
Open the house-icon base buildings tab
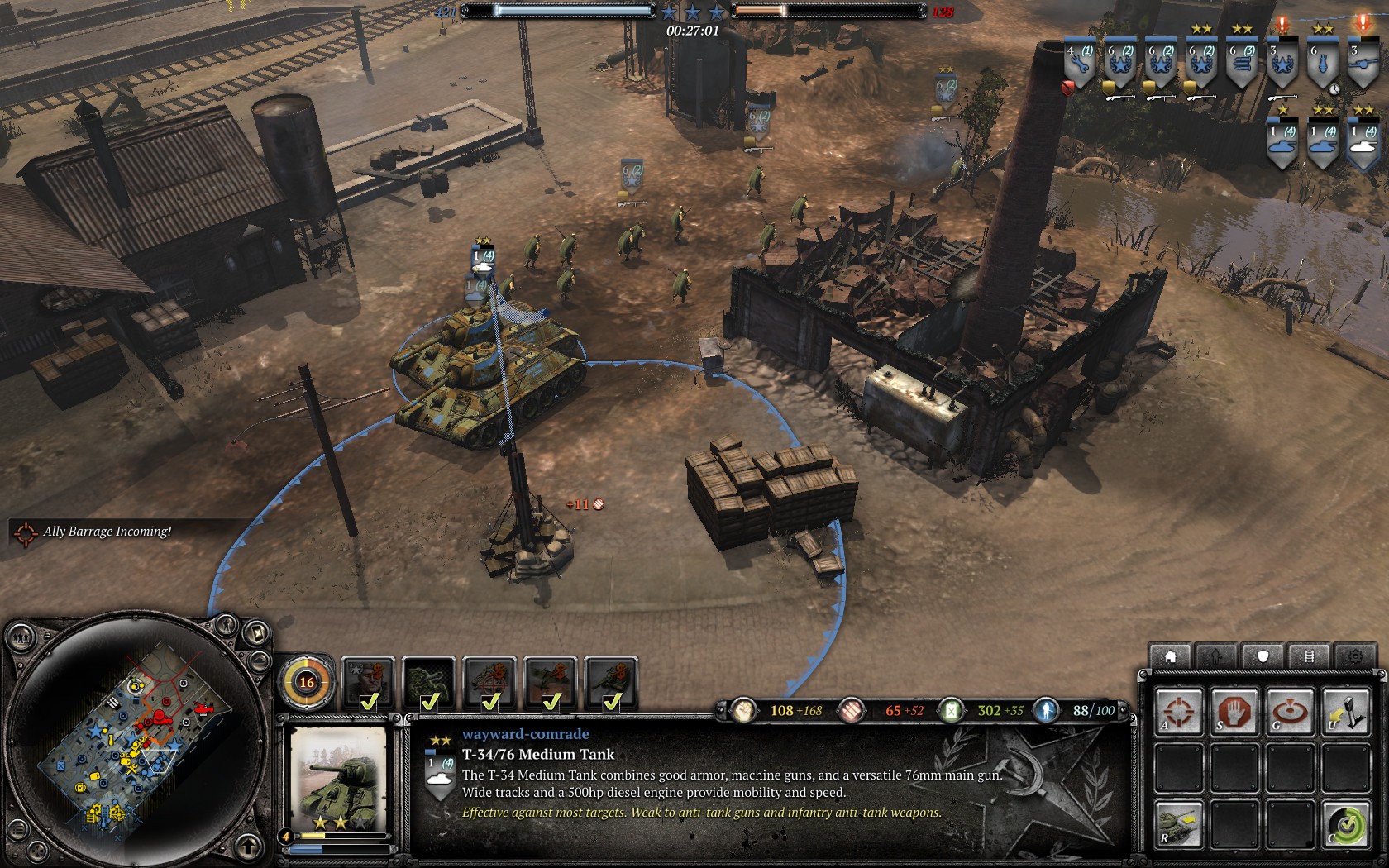pos(1171,656)
